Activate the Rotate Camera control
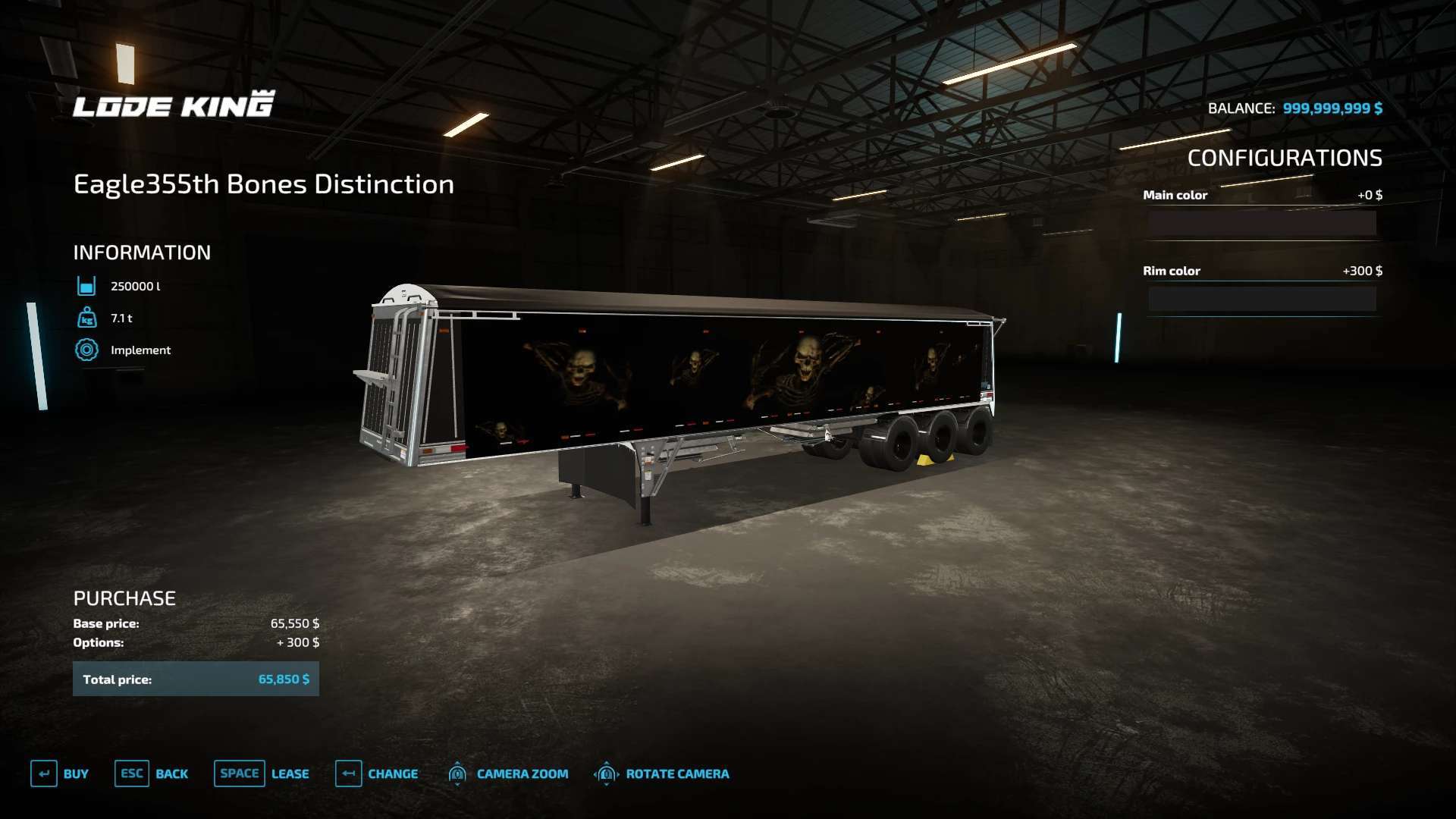Screen dimensions: 1456x819 click(x=661, y=773)
